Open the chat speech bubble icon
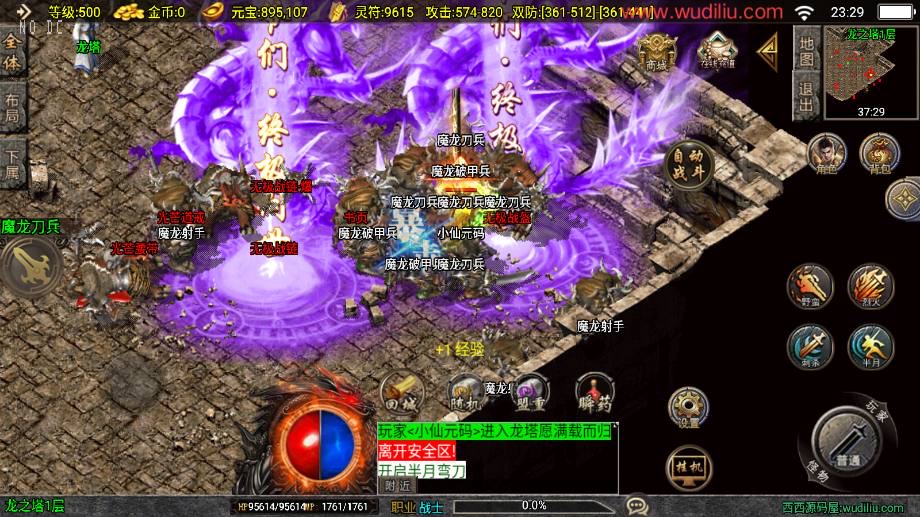 tap(636, 506)
